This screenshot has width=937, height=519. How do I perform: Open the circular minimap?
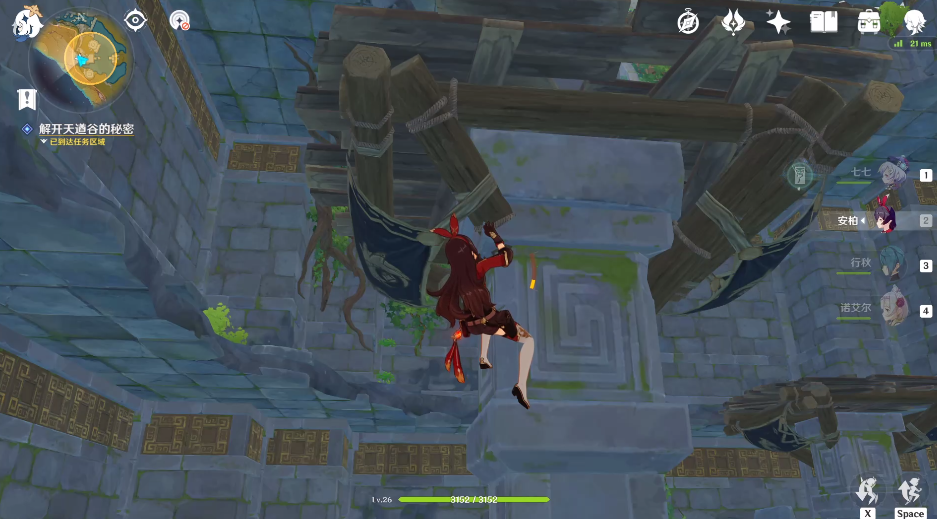click(79, 60)
